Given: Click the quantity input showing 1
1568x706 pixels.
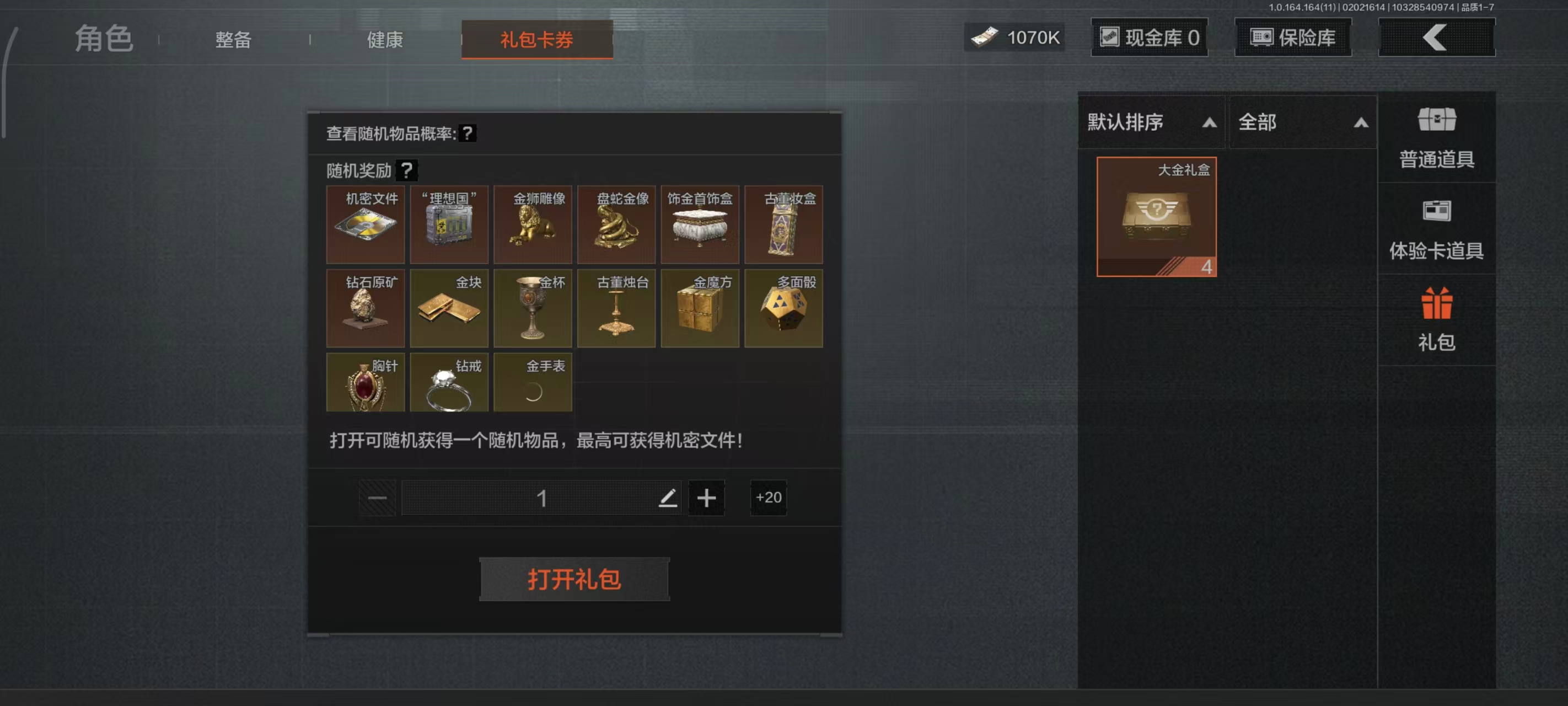Looking at the screenshot, I should (542, 498).
